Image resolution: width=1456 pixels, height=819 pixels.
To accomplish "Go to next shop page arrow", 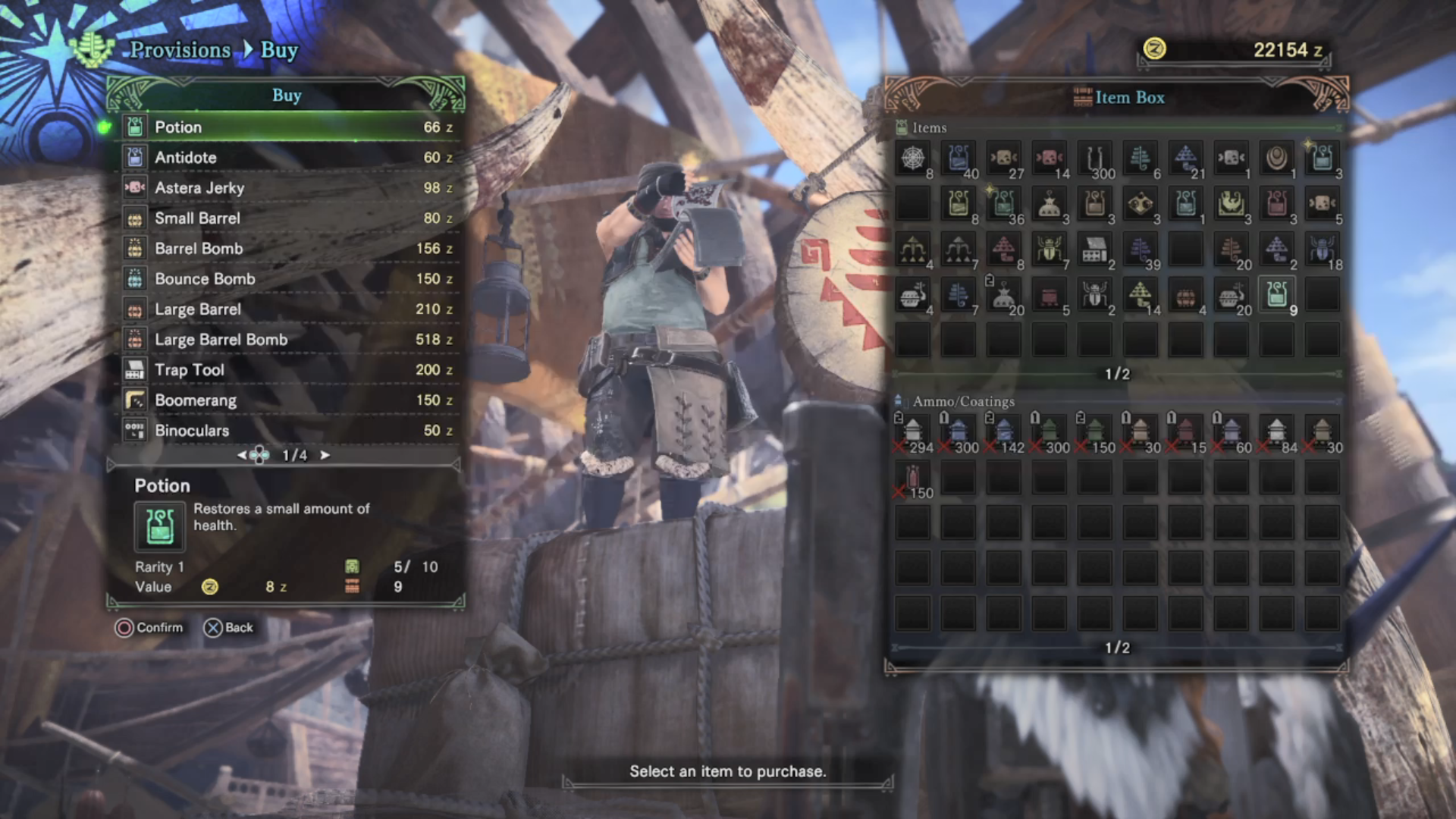I will 325,455.
